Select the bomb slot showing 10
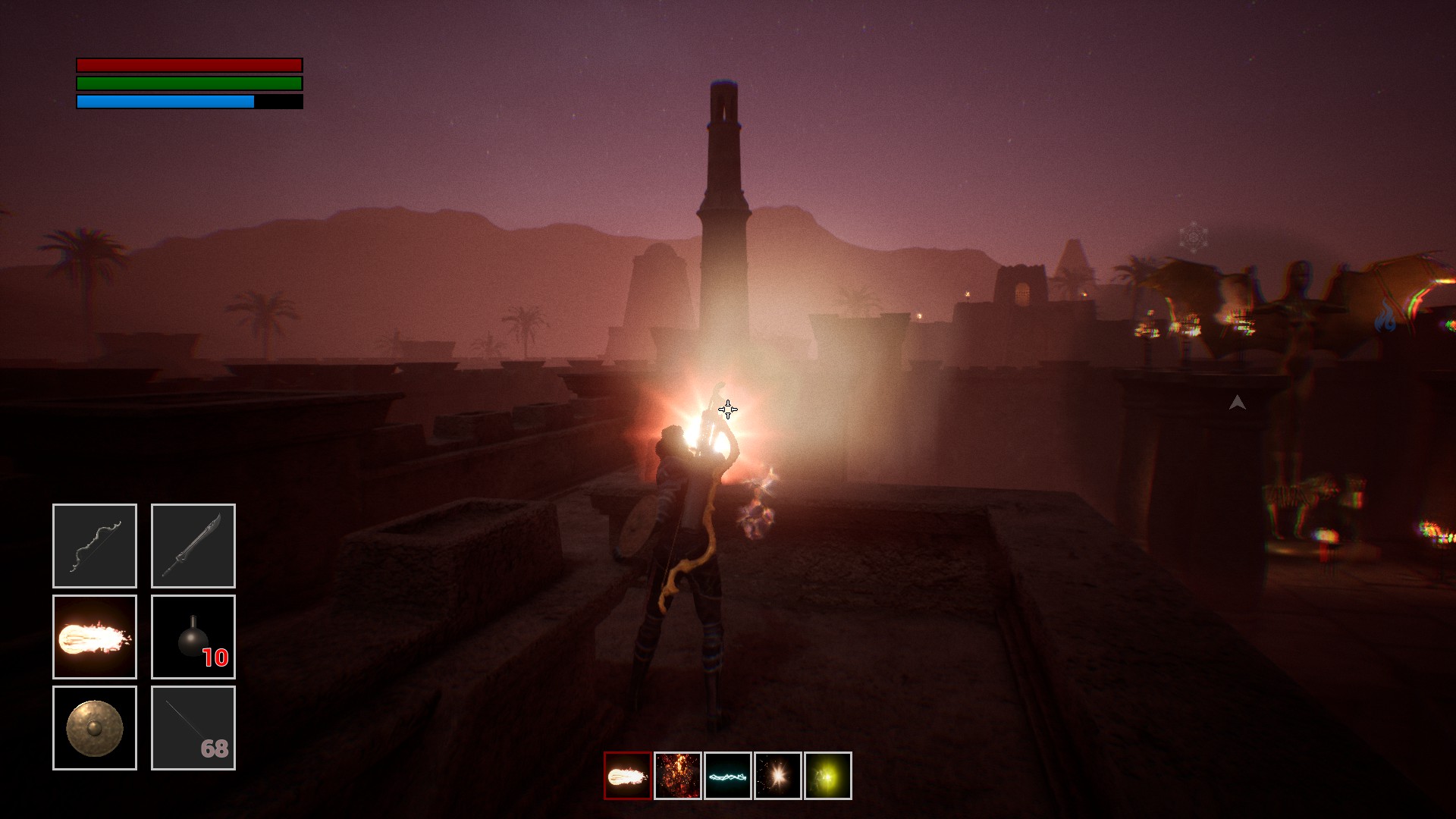The height and width of the screenshot is (819, 1456). [x=193, y=637]
